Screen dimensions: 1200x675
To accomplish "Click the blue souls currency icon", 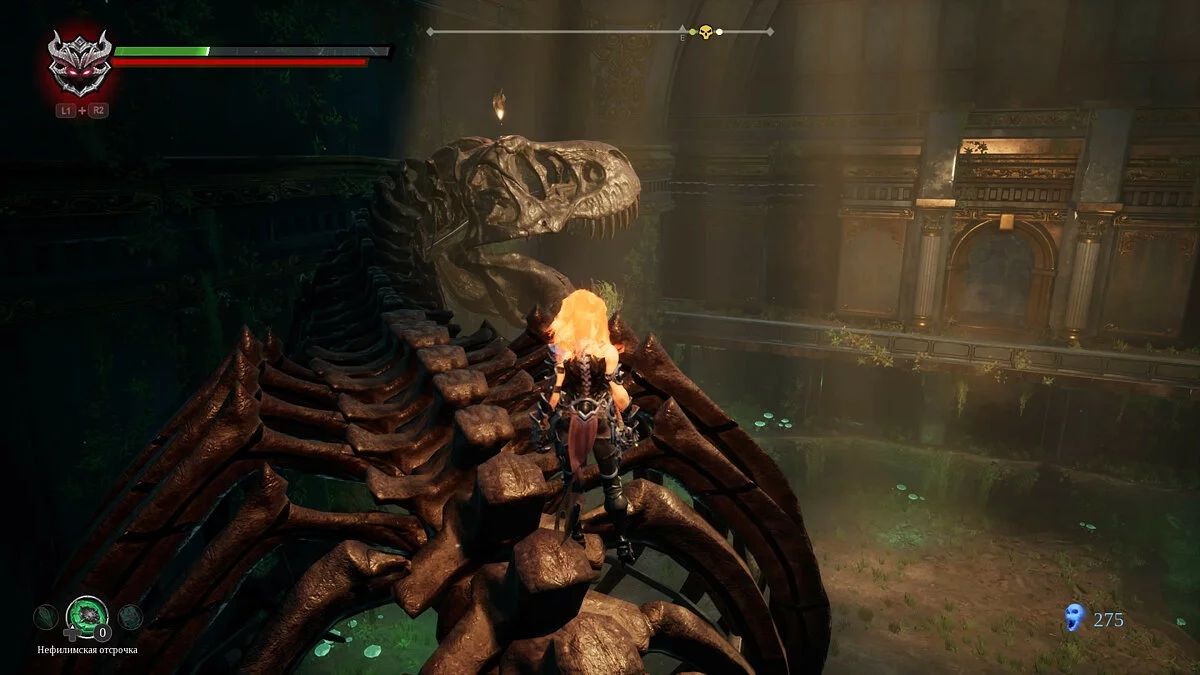I will (1075, 618).
